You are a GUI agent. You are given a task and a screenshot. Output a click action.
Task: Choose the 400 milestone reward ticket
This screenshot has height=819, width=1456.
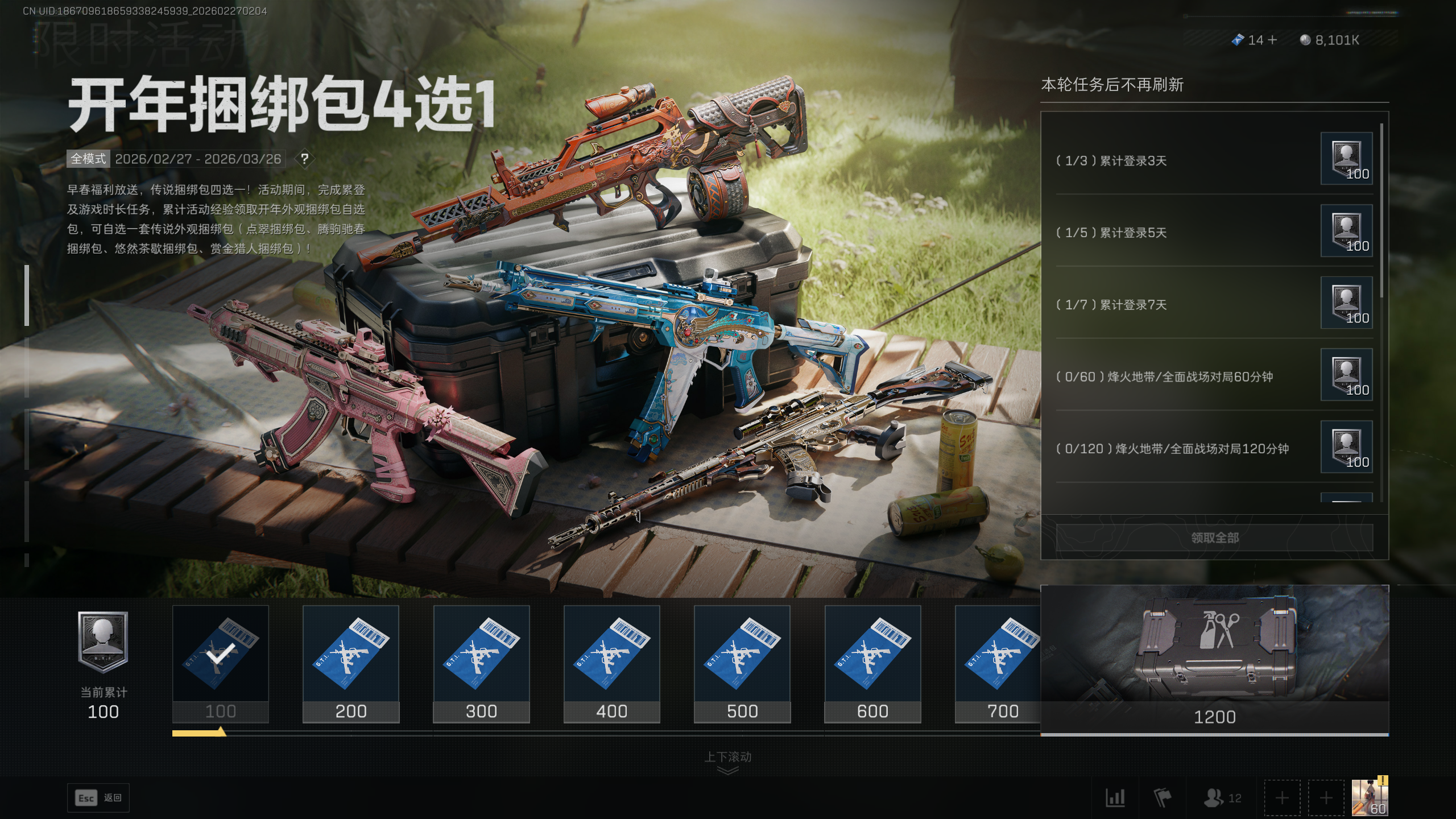coord(611,663)
